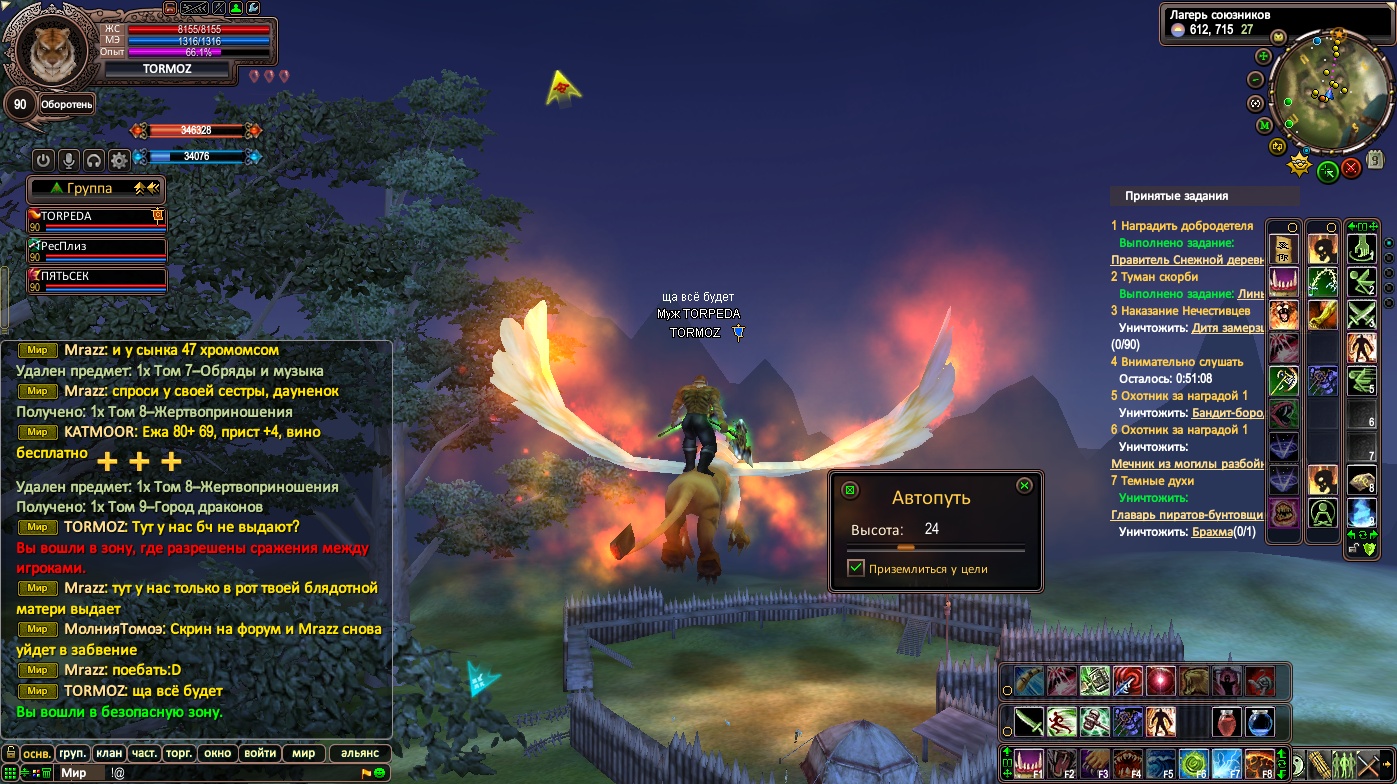Switch chat to the груп. tab
Image resolution: width=1397 pixels, height=784 pixels.
(x=72, y=753)
